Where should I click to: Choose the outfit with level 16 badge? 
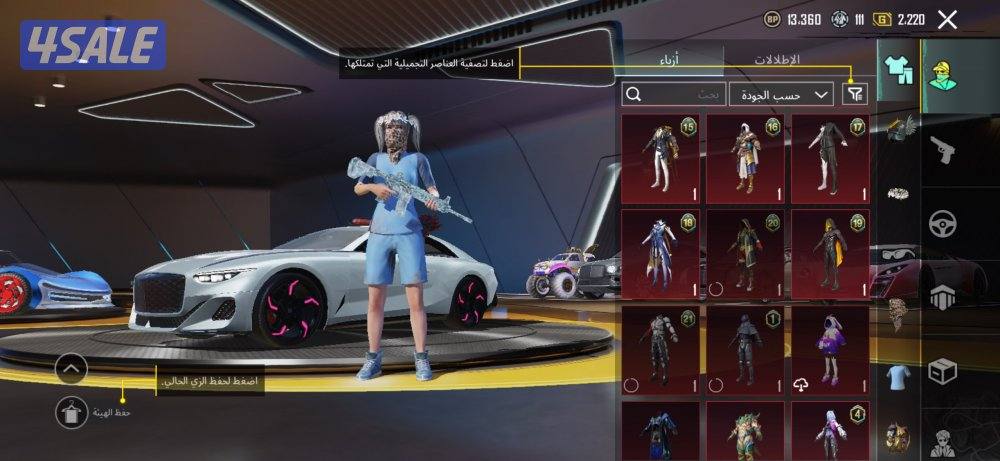point(745,158)
